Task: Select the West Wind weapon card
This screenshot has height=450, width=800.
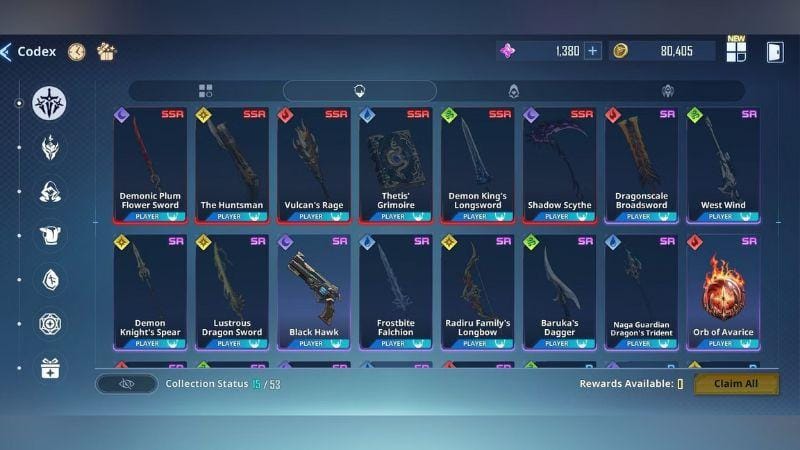Action: pos(723,165)
